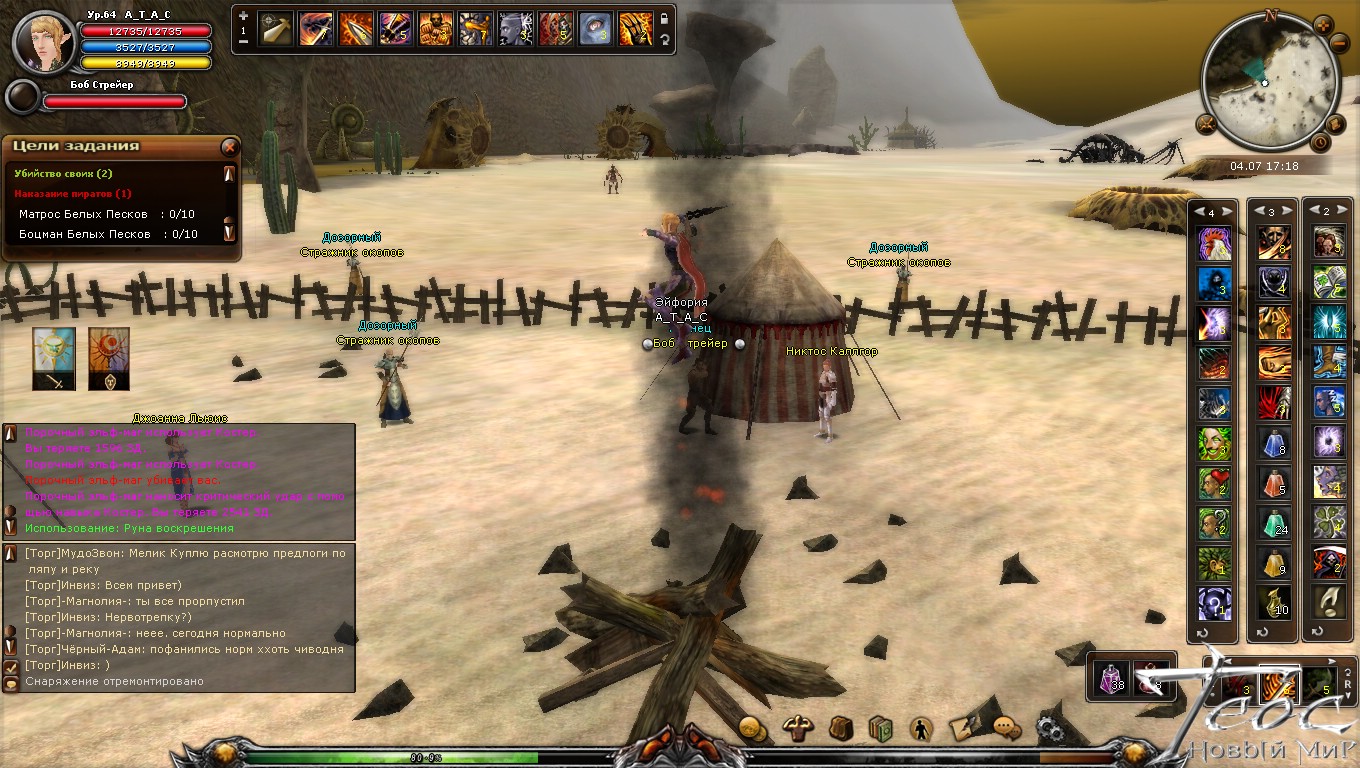
Task: Open the backpack inventory icon
Action: tap(841, 729)
